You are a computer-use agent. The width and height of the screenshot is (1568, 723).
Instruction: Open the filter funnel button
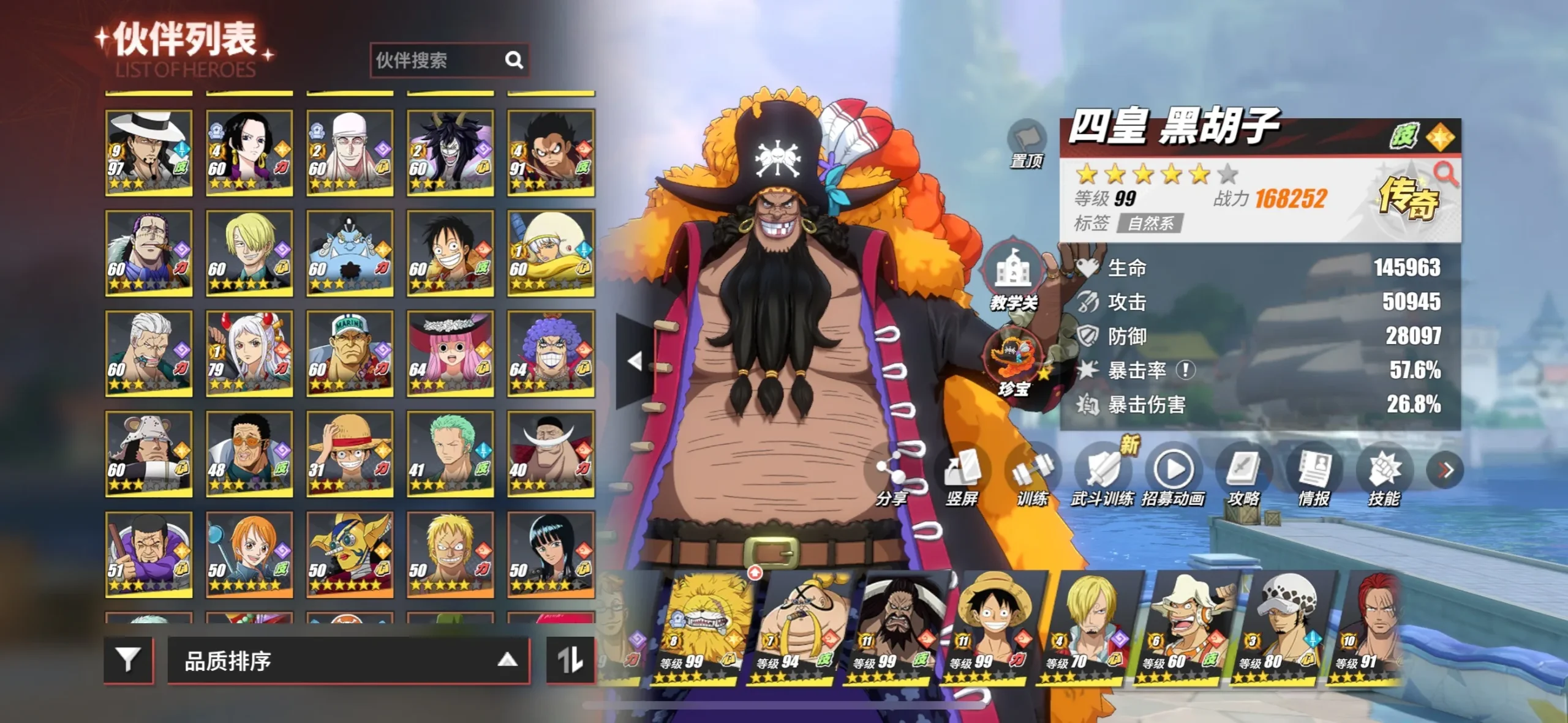click(x=128, y=660)
